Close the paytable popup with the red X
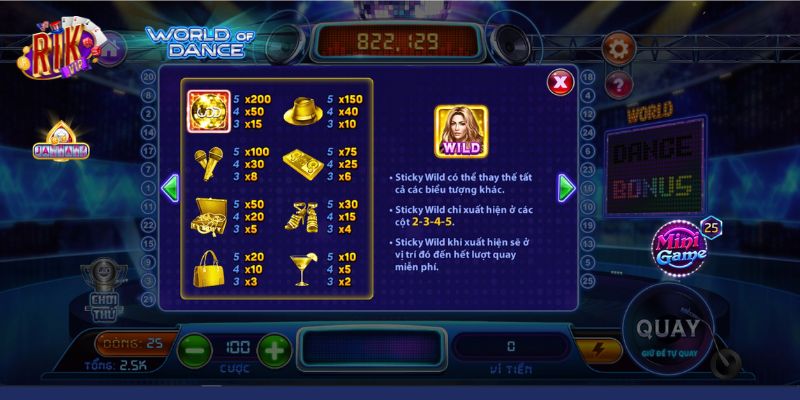The height and width of the screenshot is (400, 800). tap(561, 81)
